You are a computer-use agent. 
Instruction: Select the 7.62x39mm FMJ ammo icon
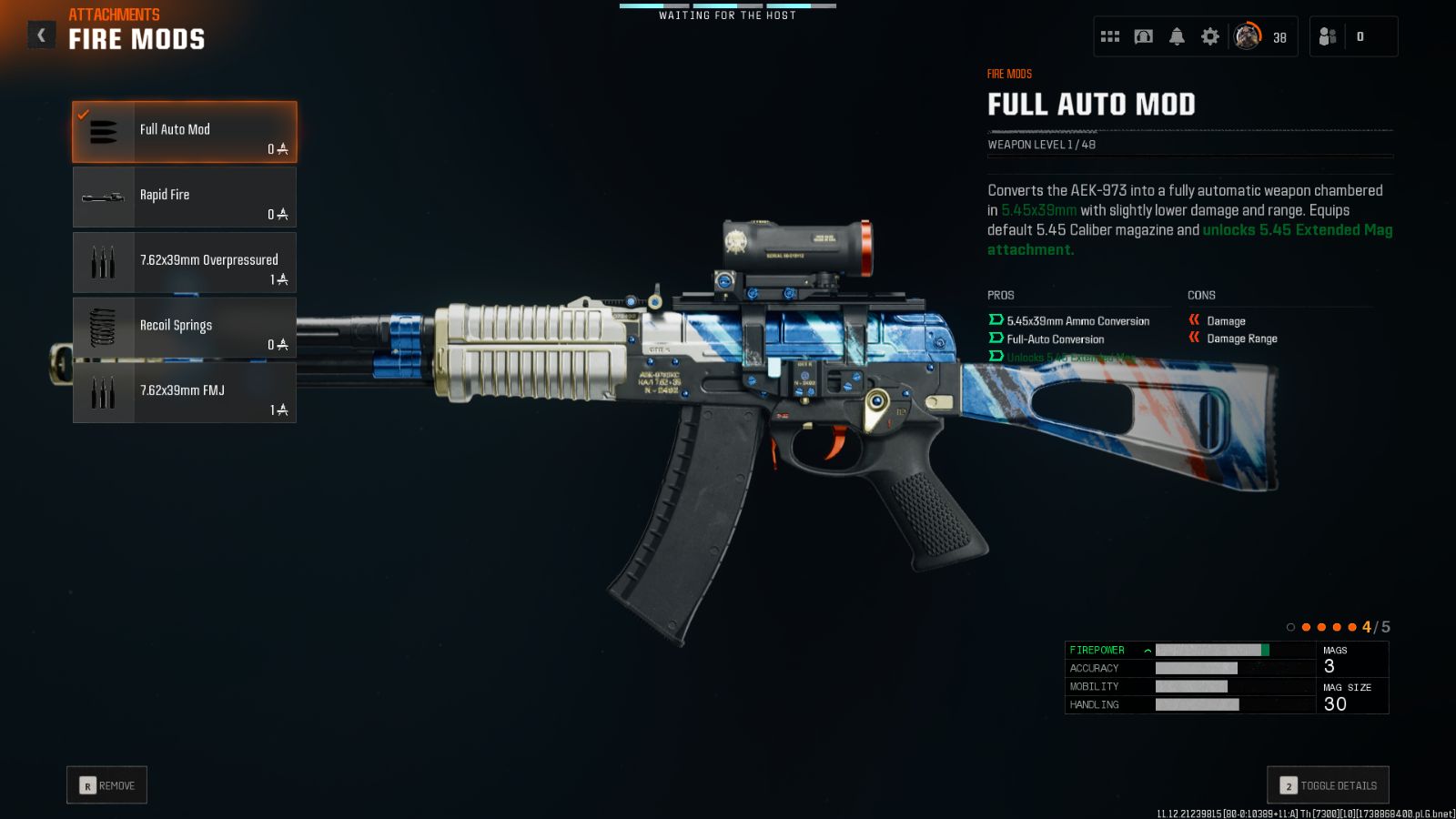pos(103,393)
